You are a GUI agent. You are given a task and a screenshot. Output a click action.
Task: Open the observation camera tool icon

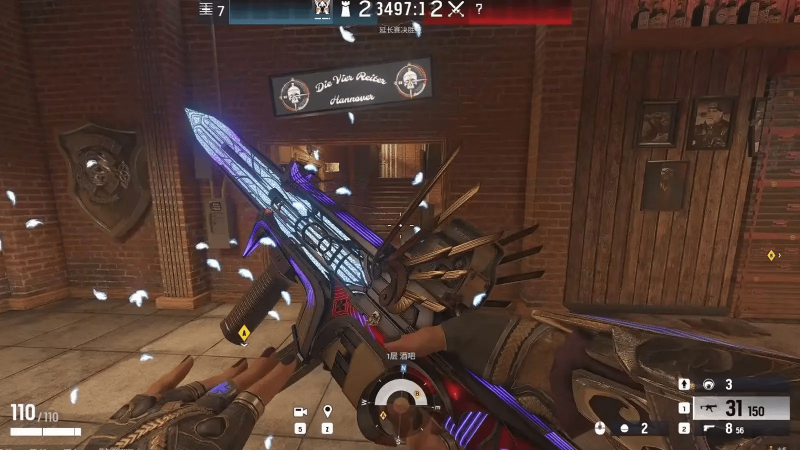coord(299,412)
